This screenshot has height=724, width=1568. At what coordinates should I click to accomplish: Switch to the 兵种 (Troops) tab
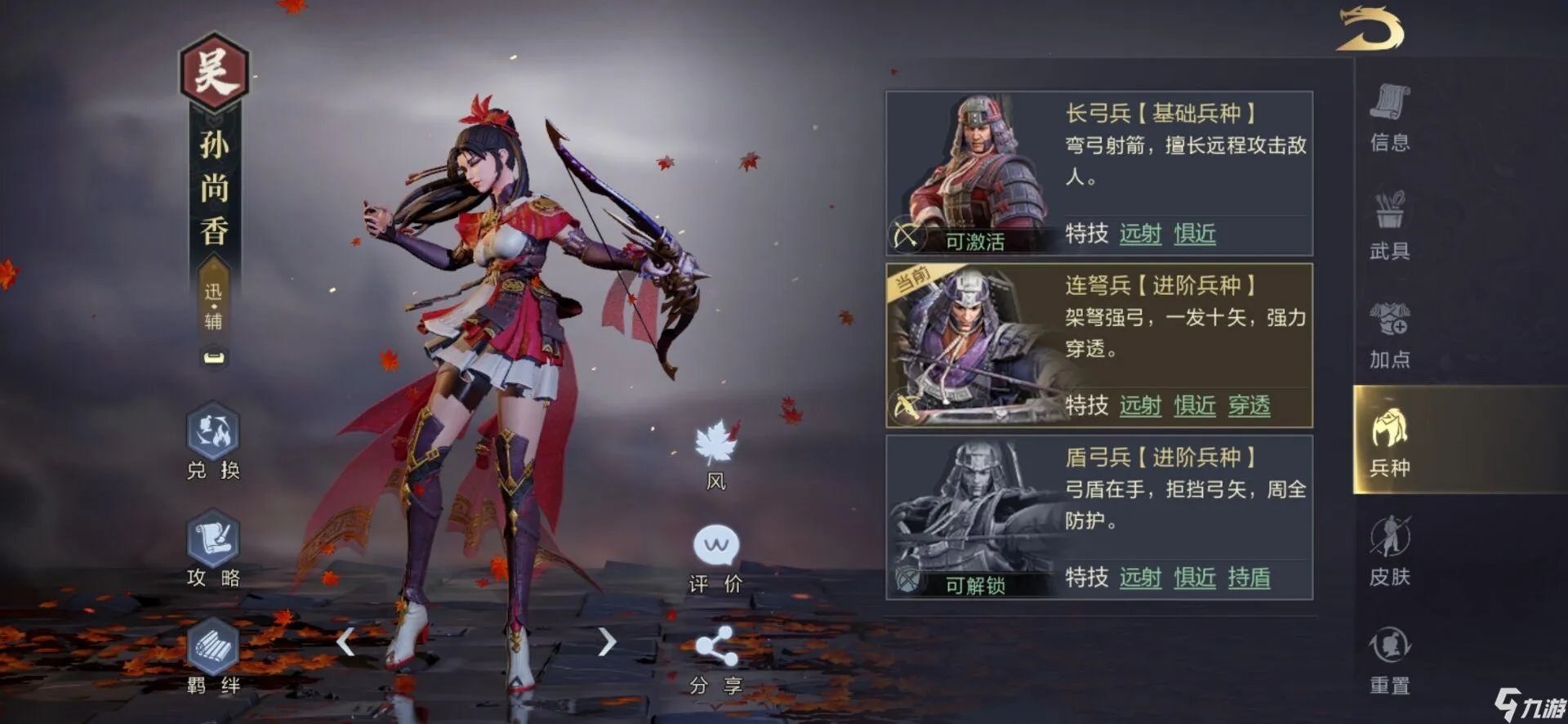click(1391, 441)
